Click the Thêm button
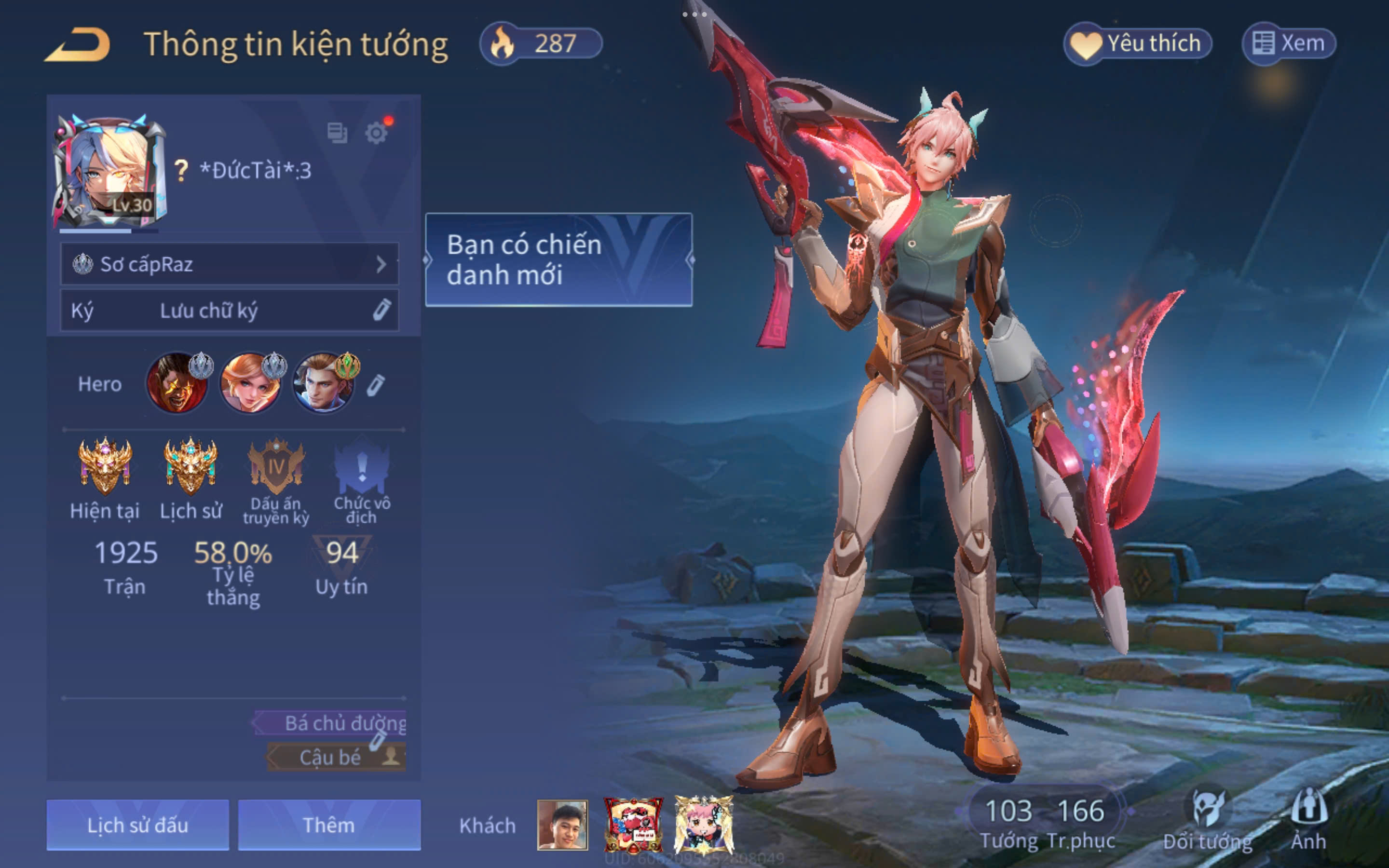This screenshot has height=868, width=1389. pos(329,825)
